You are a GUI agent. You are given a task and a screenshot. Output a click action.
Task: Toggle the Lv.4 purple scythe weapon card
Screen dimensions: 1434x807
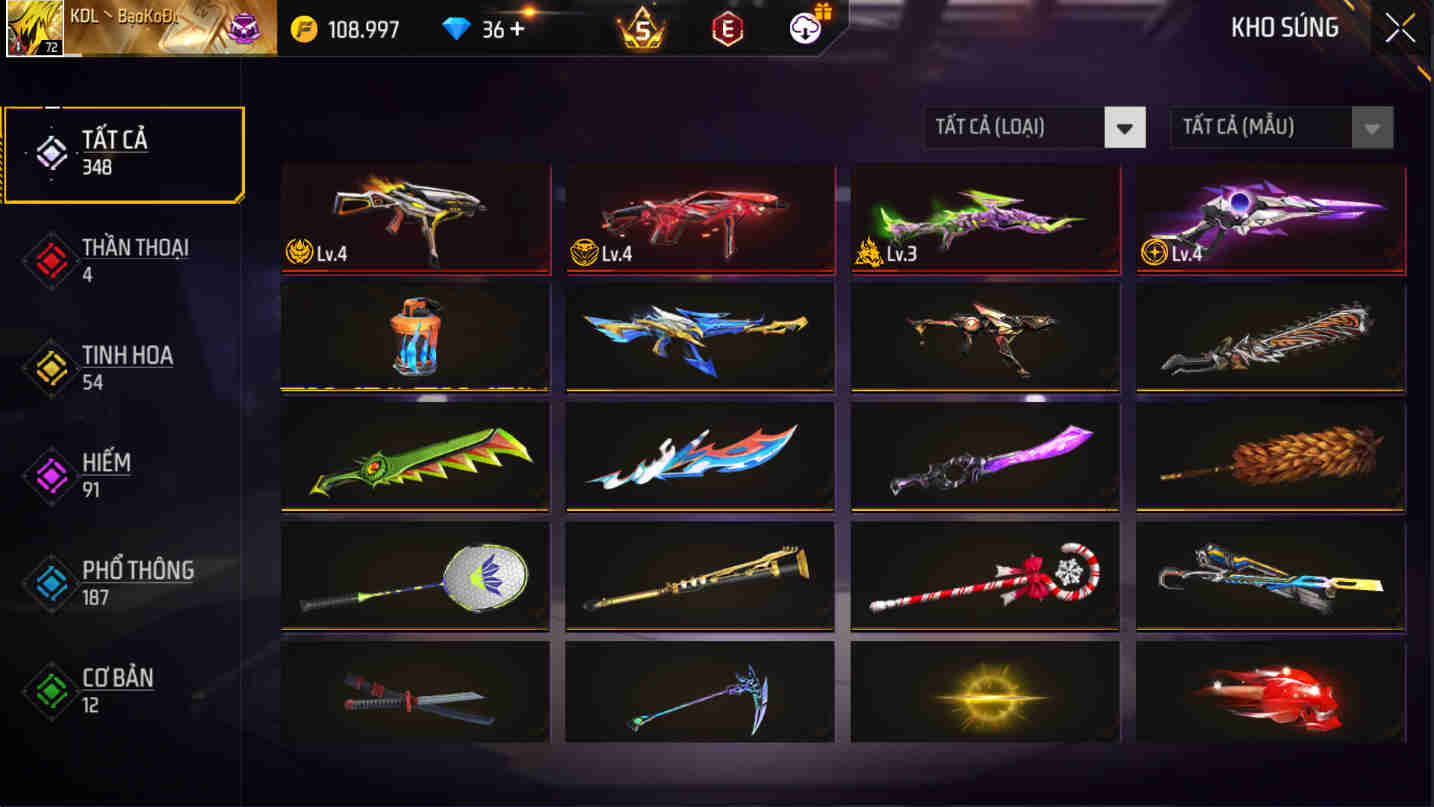point(1269,218)
